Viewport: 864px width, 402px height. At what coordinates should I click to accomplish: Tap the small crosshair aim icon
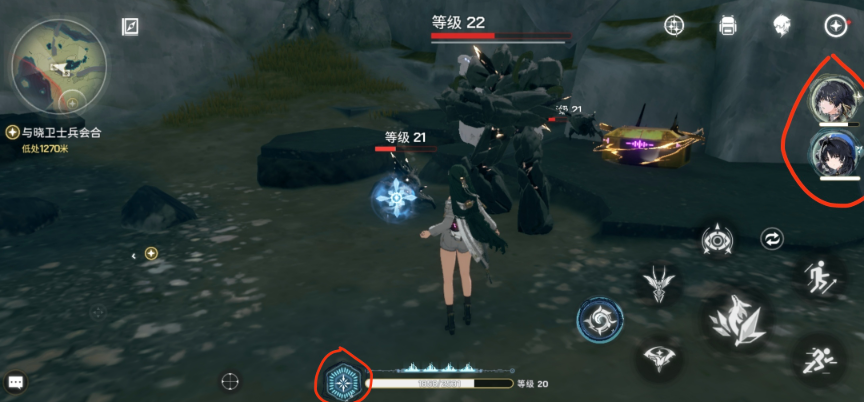(x=231, y=380)
